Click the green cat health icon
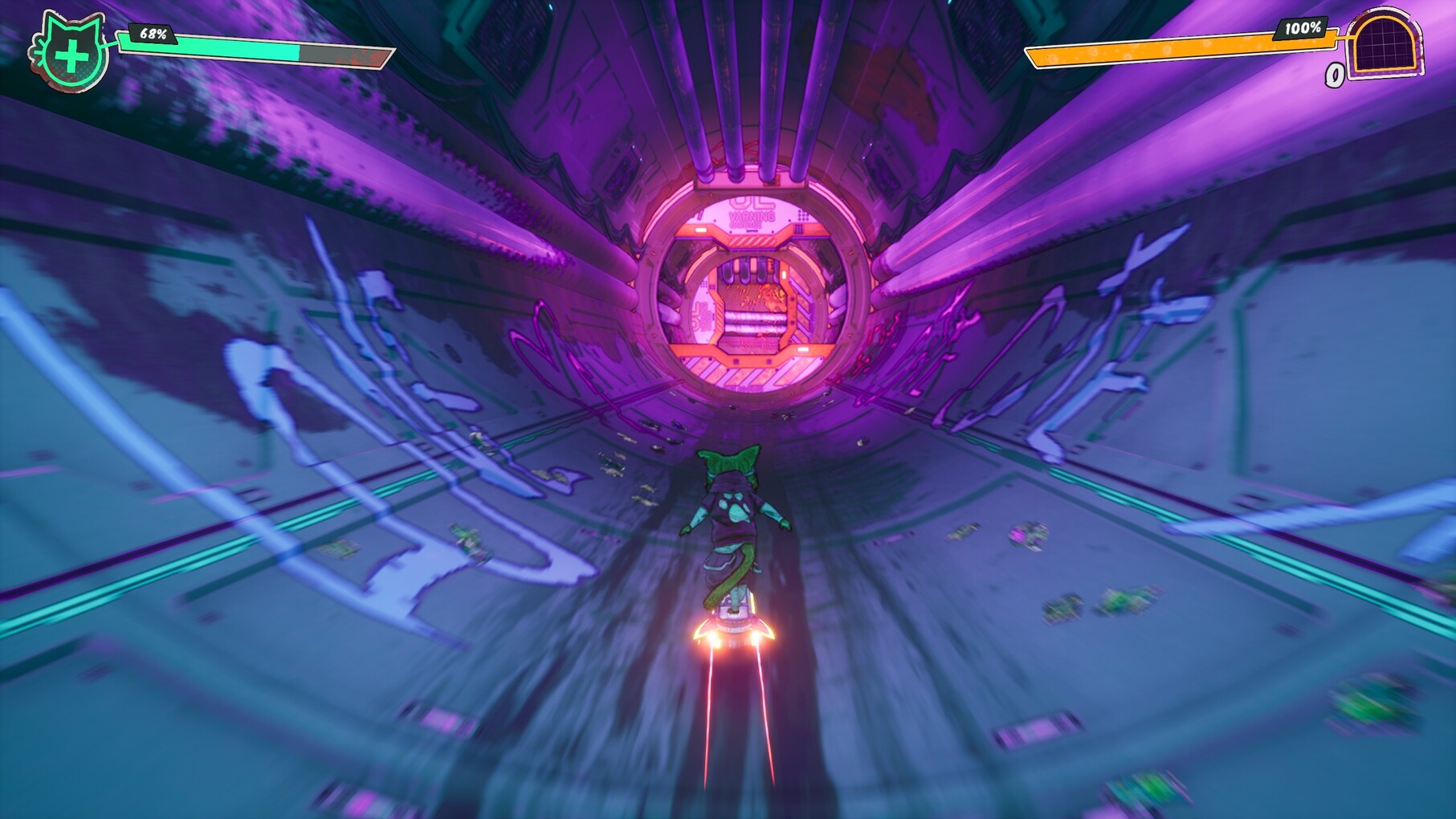The height and width of the screenshot is (819, 1456). 71,53
